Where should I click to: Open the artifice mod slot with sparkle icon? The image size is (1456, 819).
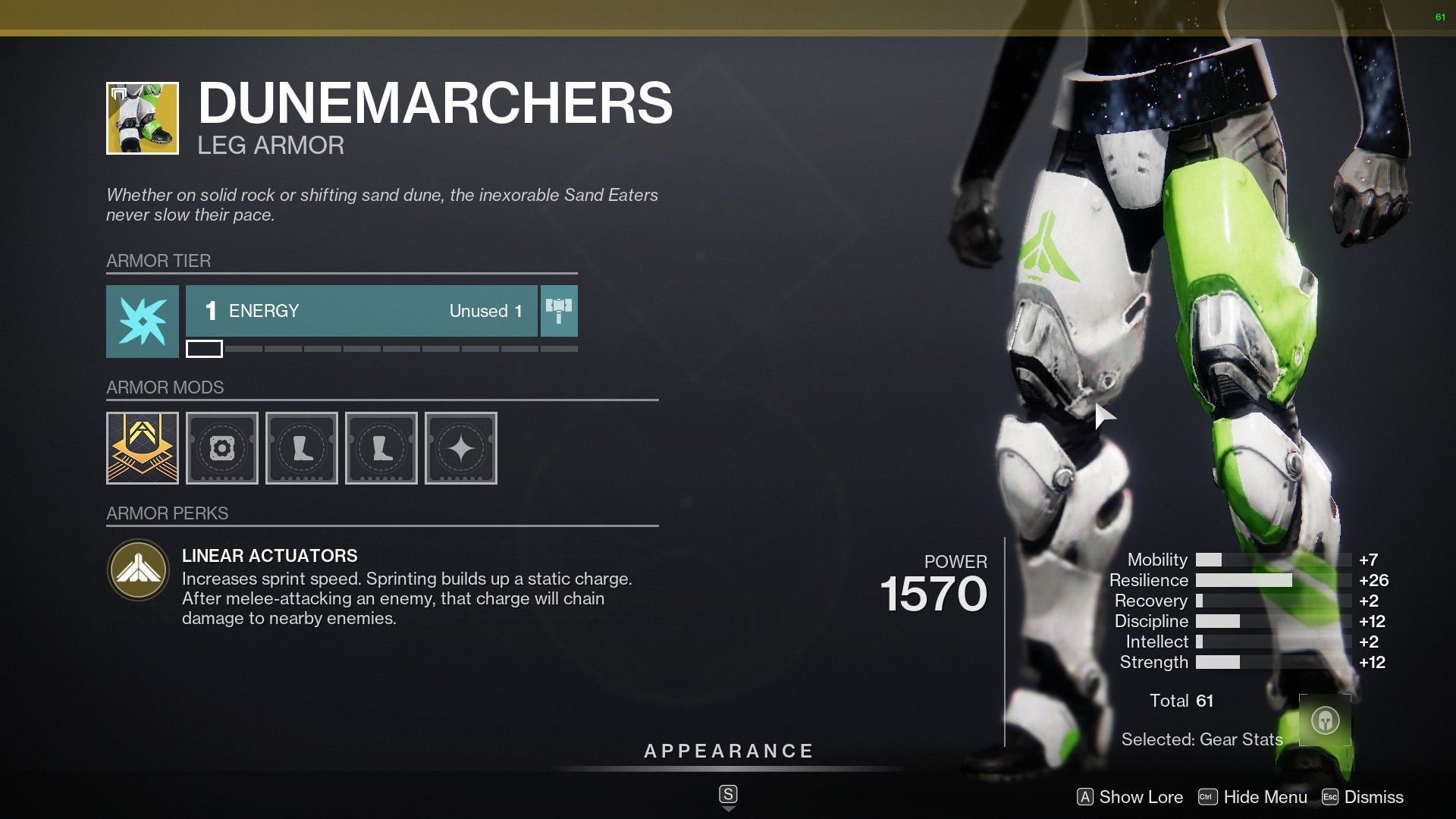[x=460, y=449]
